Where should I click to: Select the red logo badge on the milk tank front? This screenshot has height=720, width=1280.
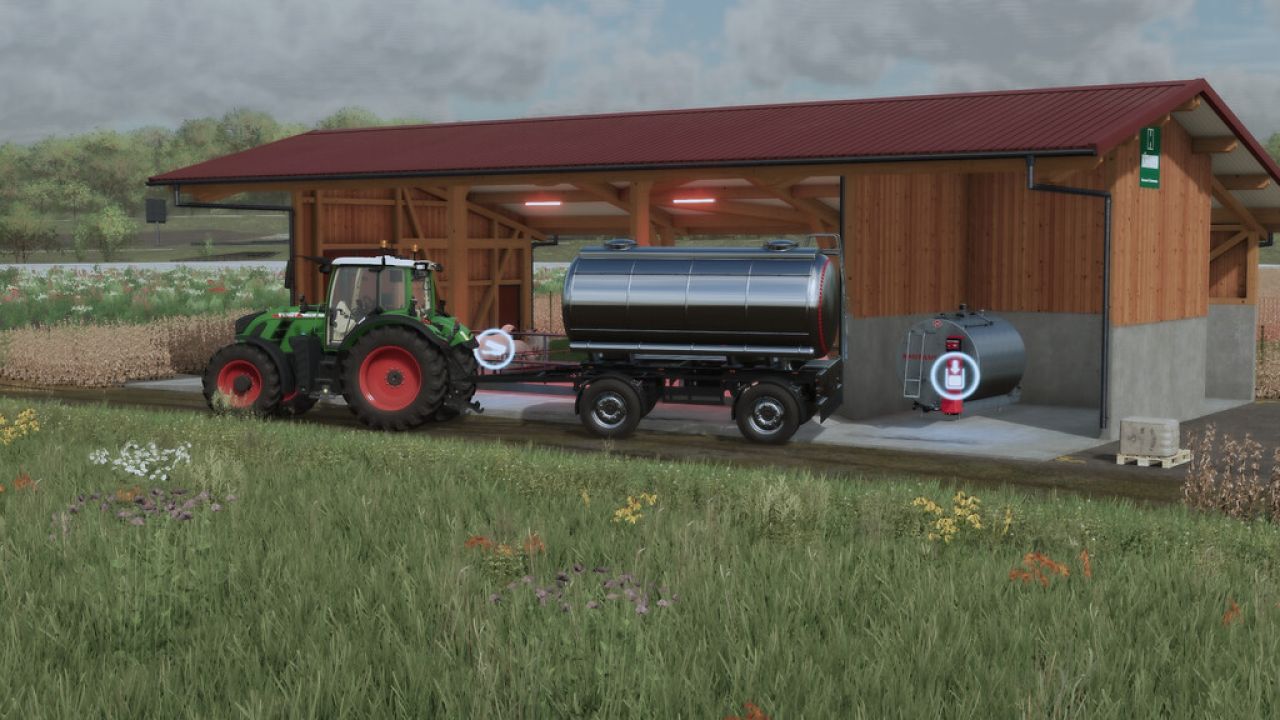click(936, 323)
